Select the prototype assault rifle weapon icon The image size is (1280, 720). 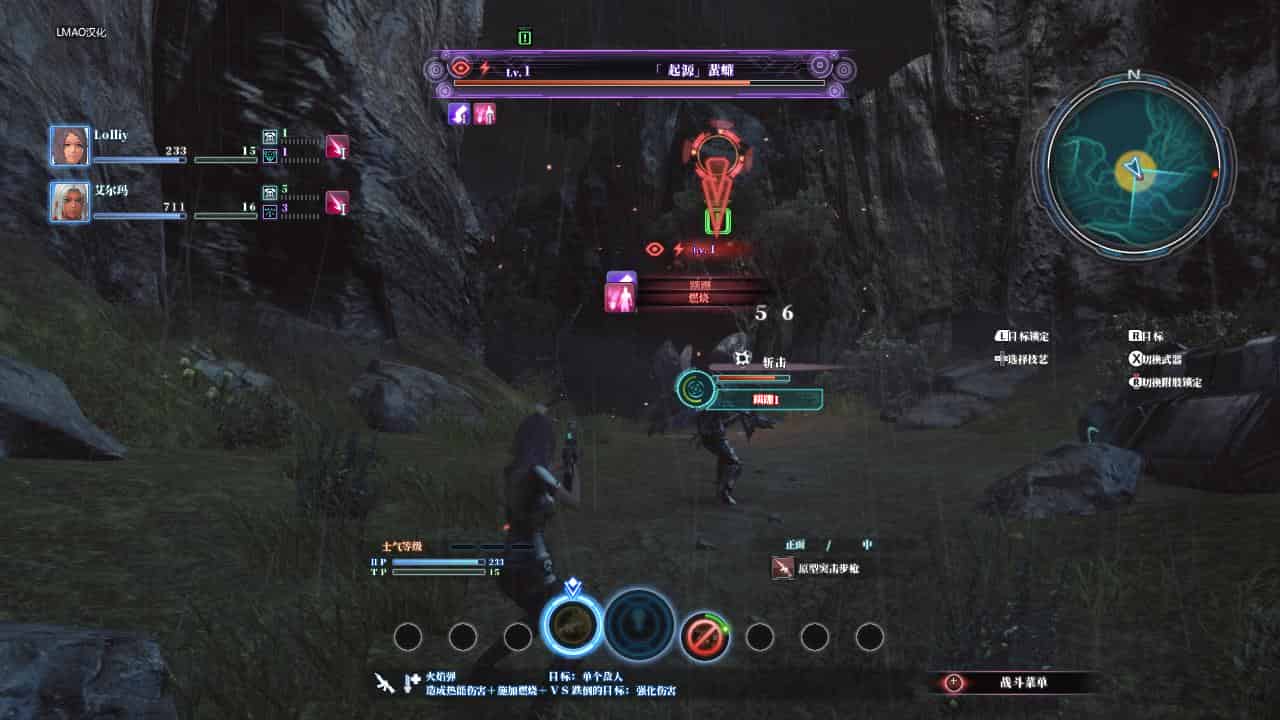coord(783,568)
